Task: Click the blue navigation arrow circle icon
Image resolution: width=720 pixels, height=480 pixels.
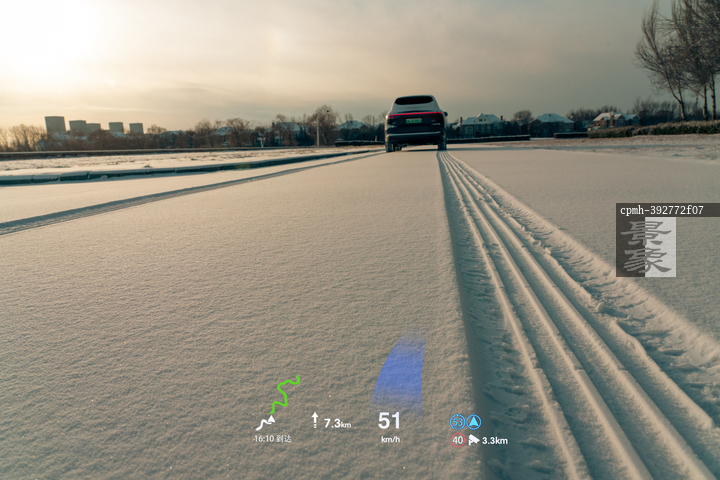Action: pyautogui.click(x=474, y=422)
